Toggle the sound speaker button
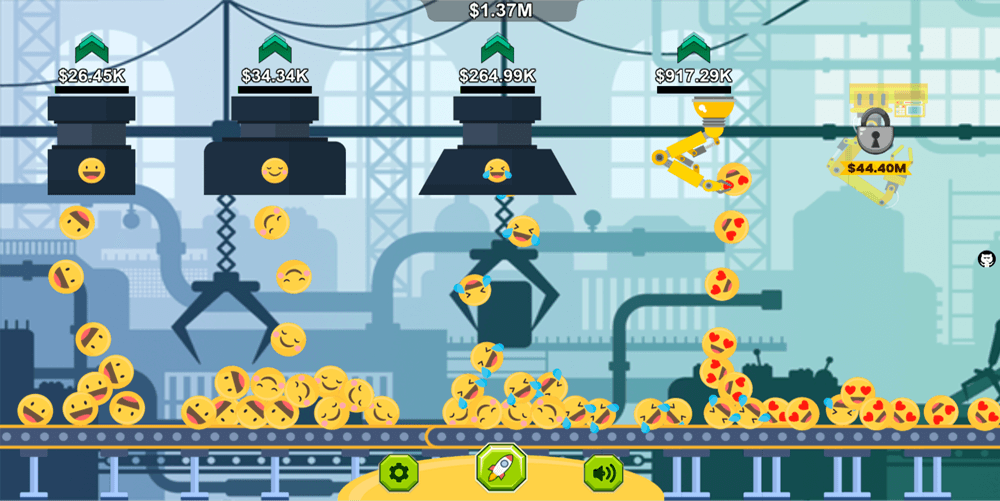The image size is (1000, 501). [x=603, y=472]
